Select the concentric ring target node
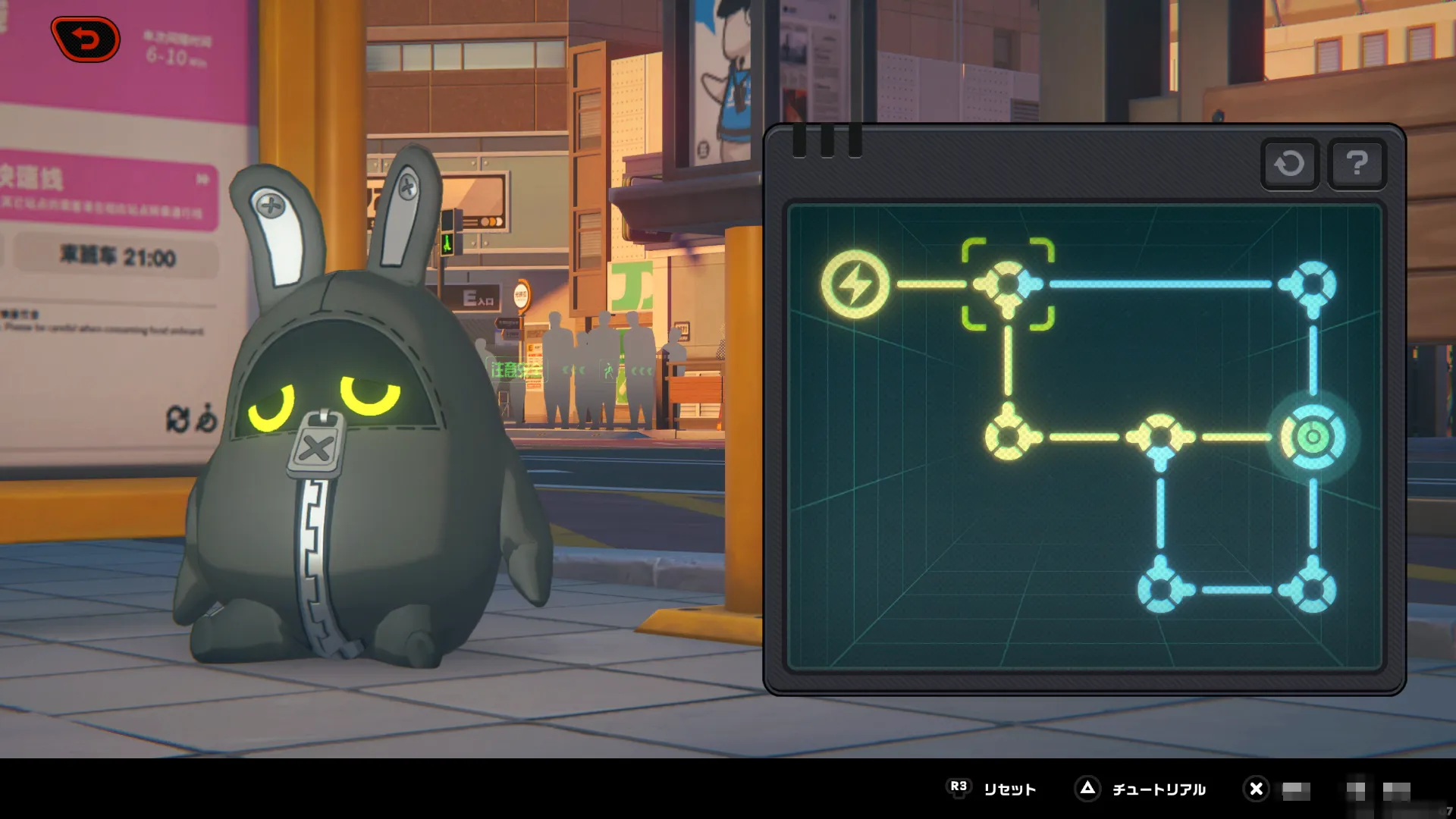 1313,437
